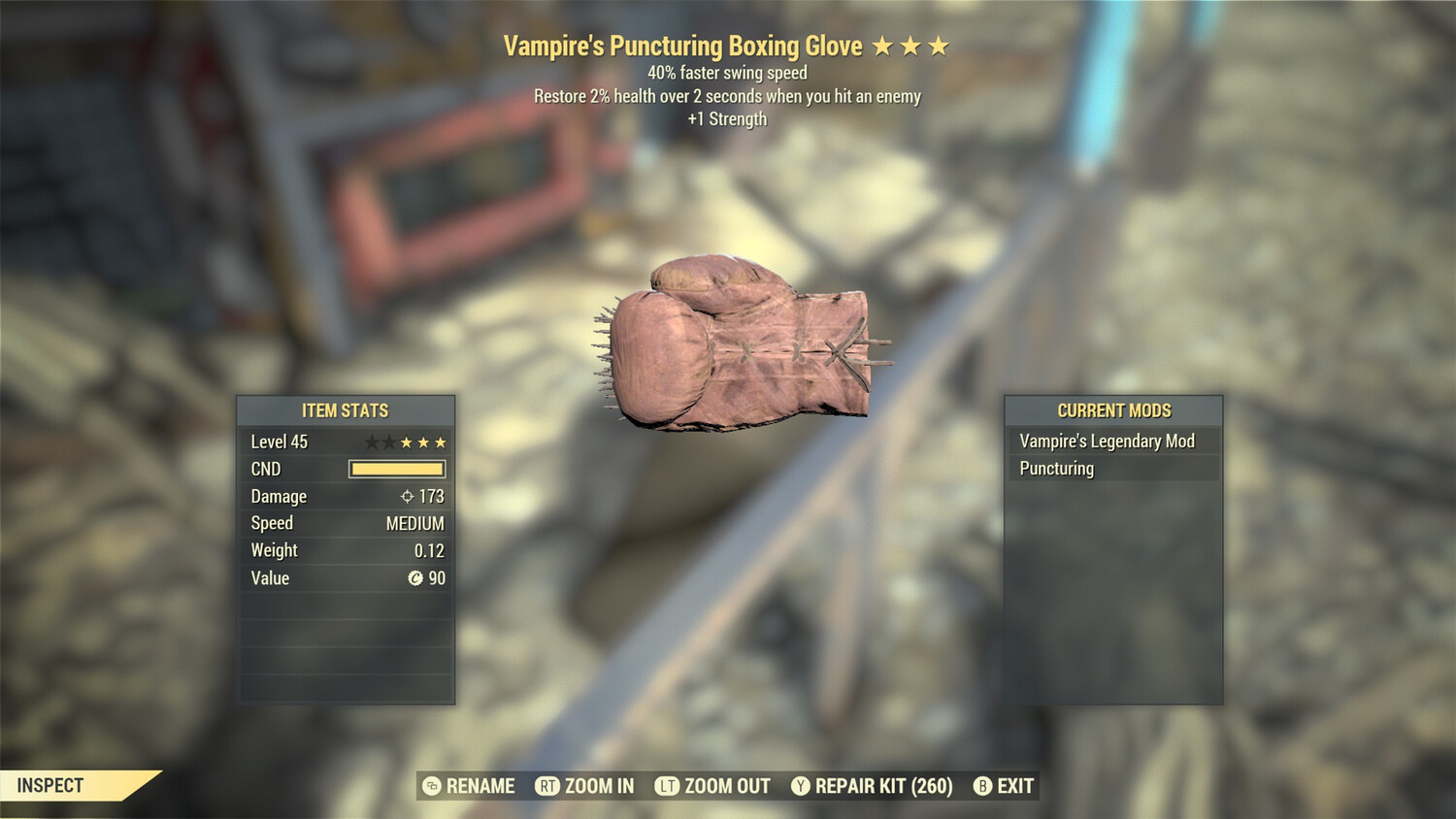Click EXIT on the bottom action bar

tap(1014, 786)
